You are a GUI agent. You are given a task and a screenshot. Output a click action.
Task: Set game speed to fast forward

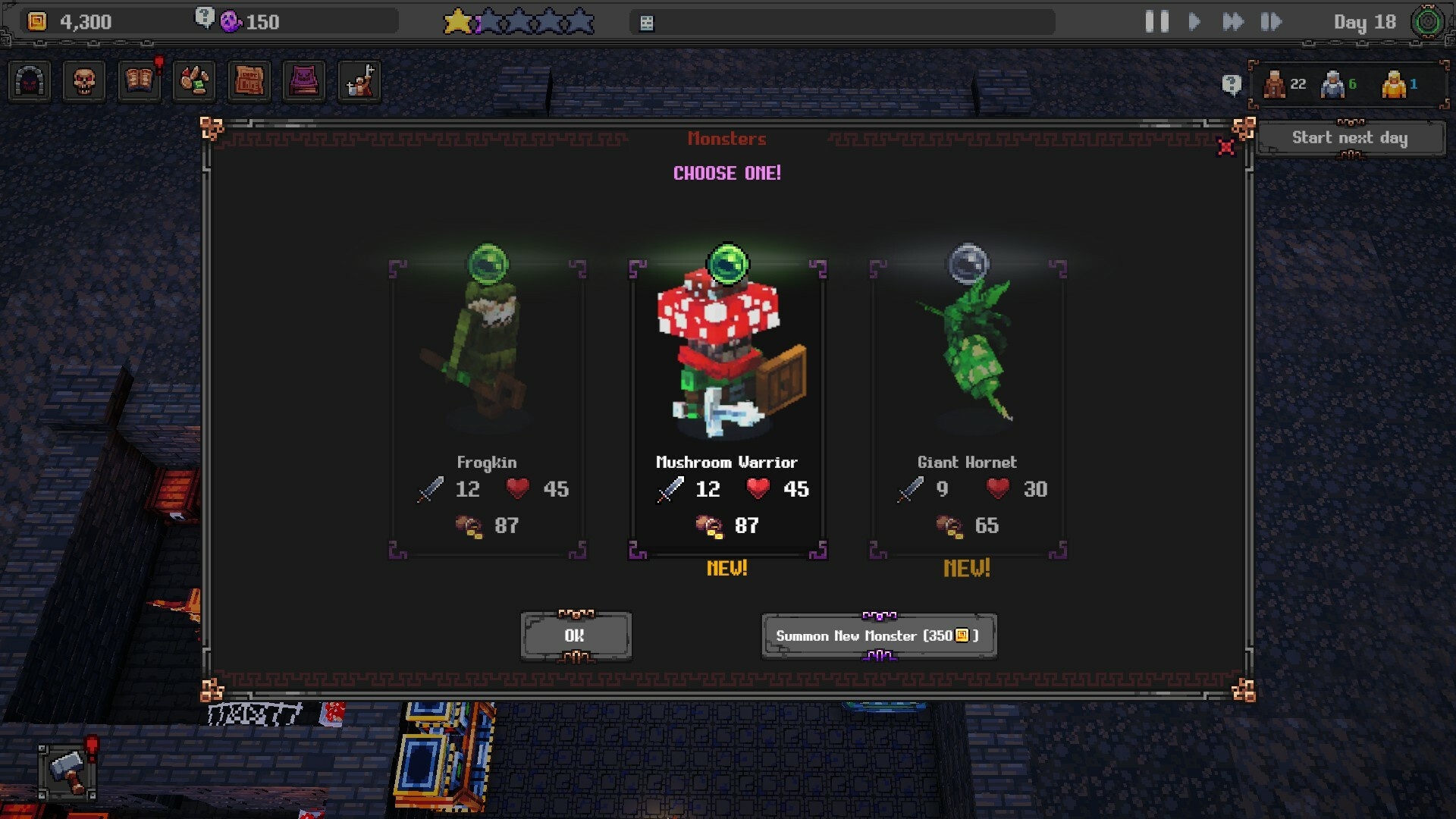click(1233, 22)
